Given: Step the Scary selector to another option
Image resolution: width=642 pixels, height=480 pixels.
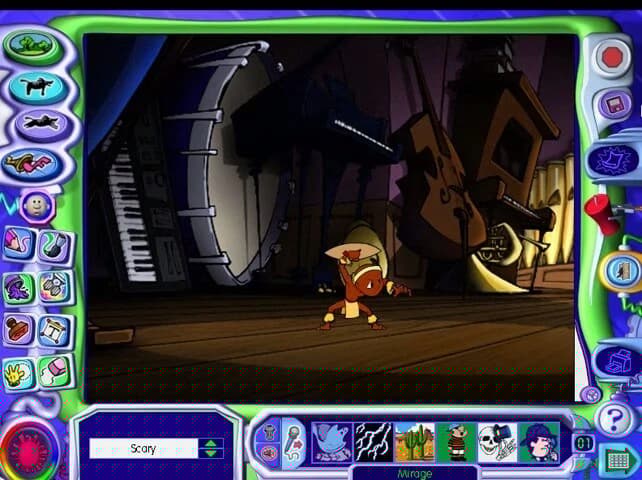Looking at the screenshot, I should tap(210, 448).
